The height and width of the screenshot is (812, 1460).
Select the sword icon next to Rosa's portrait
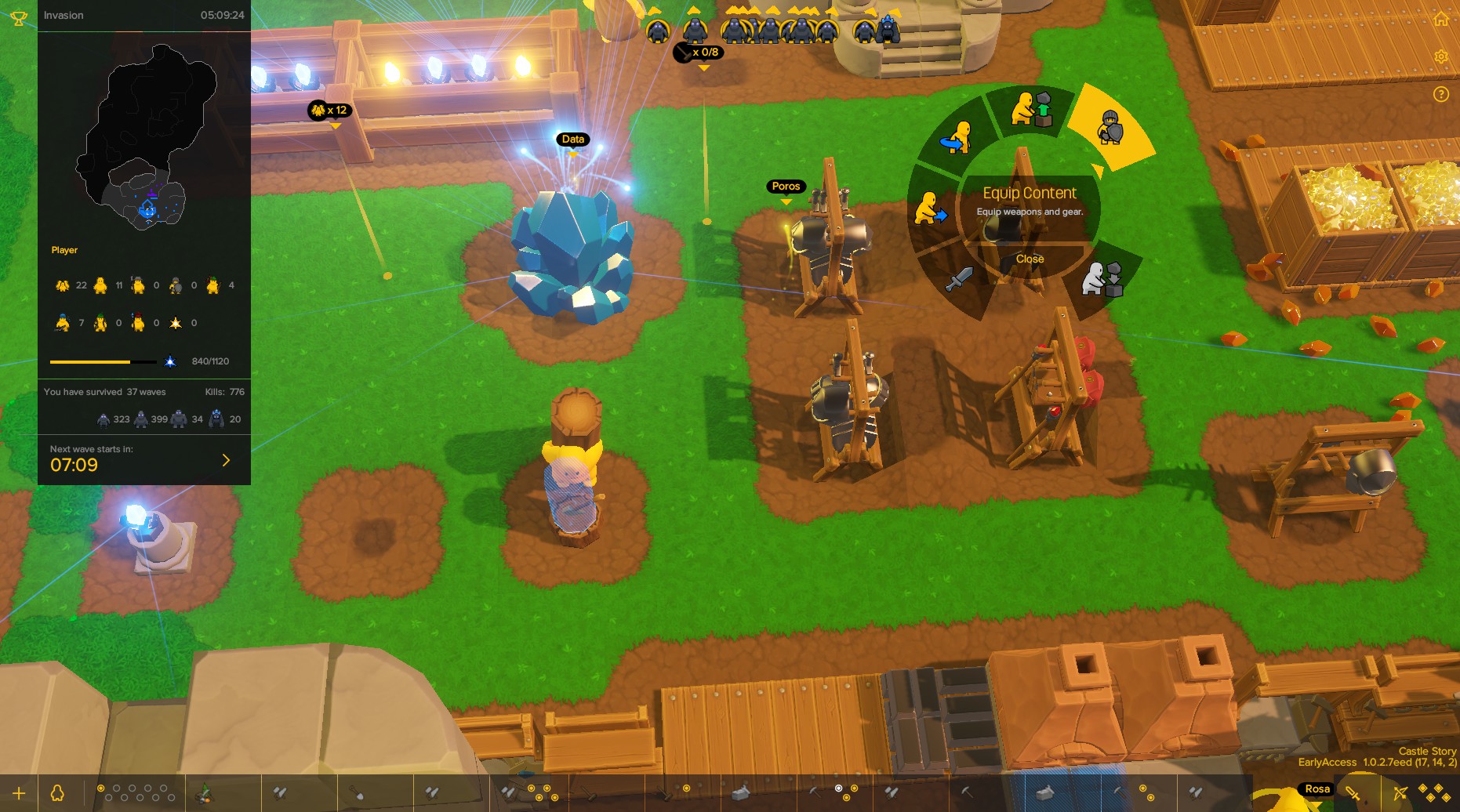[x=1352, y=792]
